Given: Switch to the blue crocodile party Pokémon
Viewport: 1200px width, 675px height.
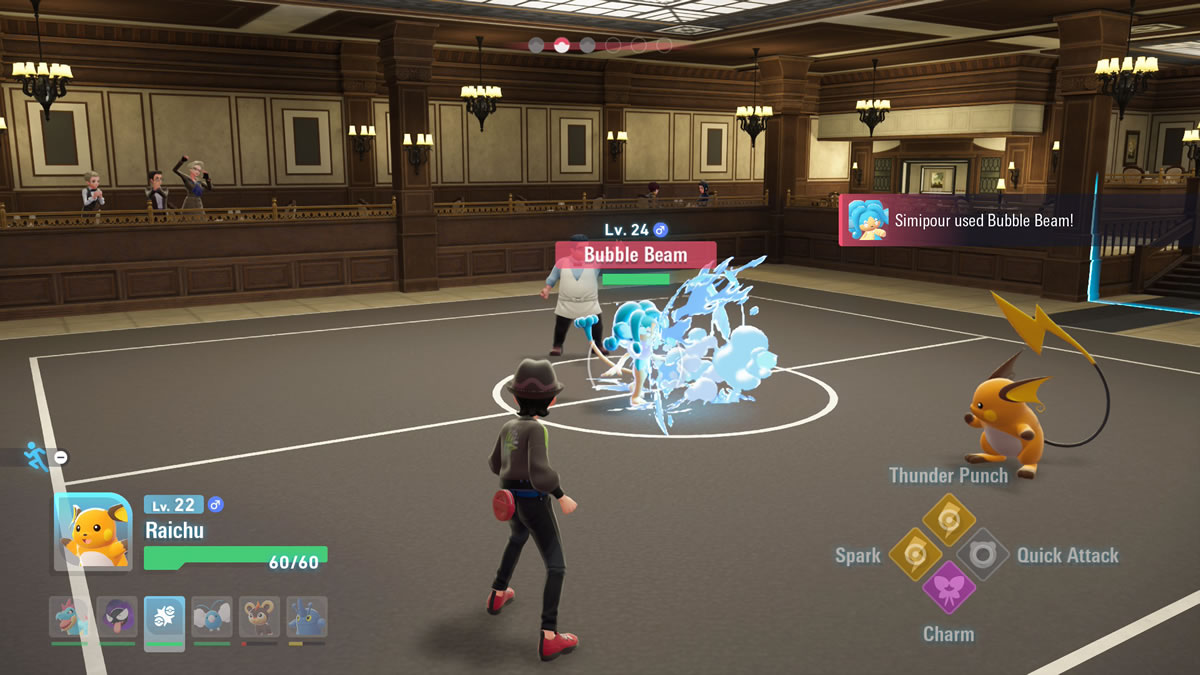Looking at the screenshot, I should click(69, 618).
